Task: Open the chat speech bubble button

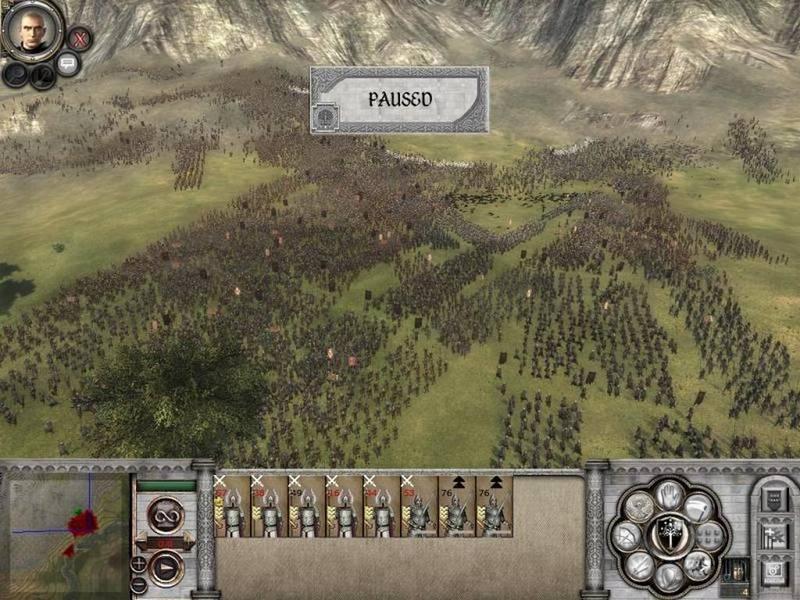Action: click(x=68, y=64)
